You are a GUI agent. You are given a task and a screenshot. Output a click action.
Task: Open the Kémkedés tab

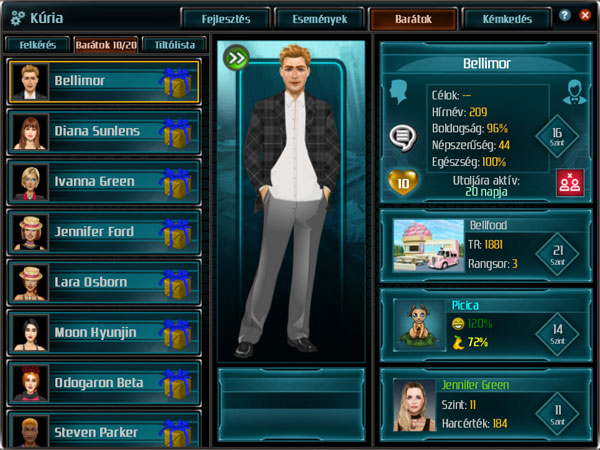506,18
